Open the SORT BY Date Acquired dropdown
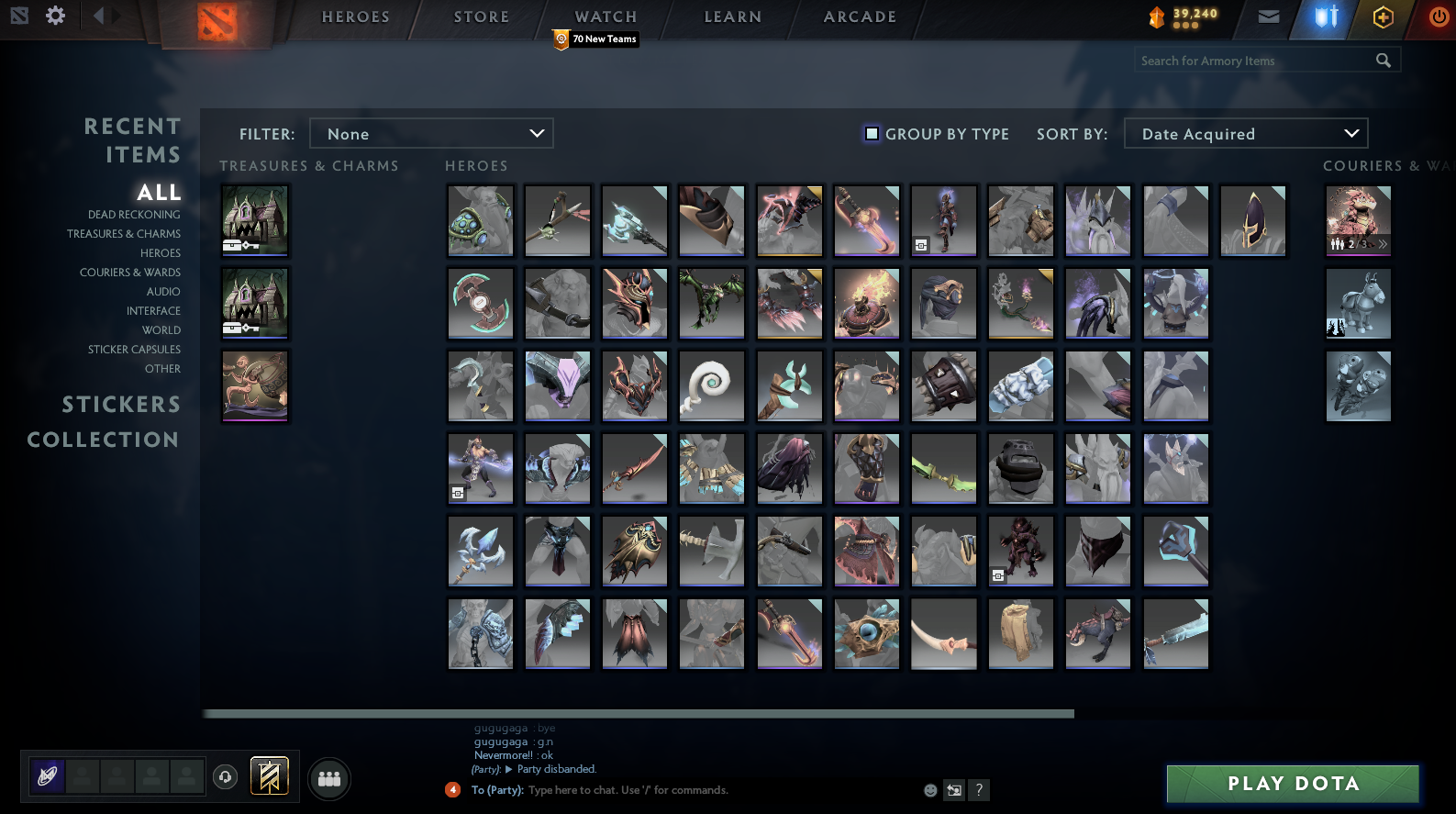 1245,133
